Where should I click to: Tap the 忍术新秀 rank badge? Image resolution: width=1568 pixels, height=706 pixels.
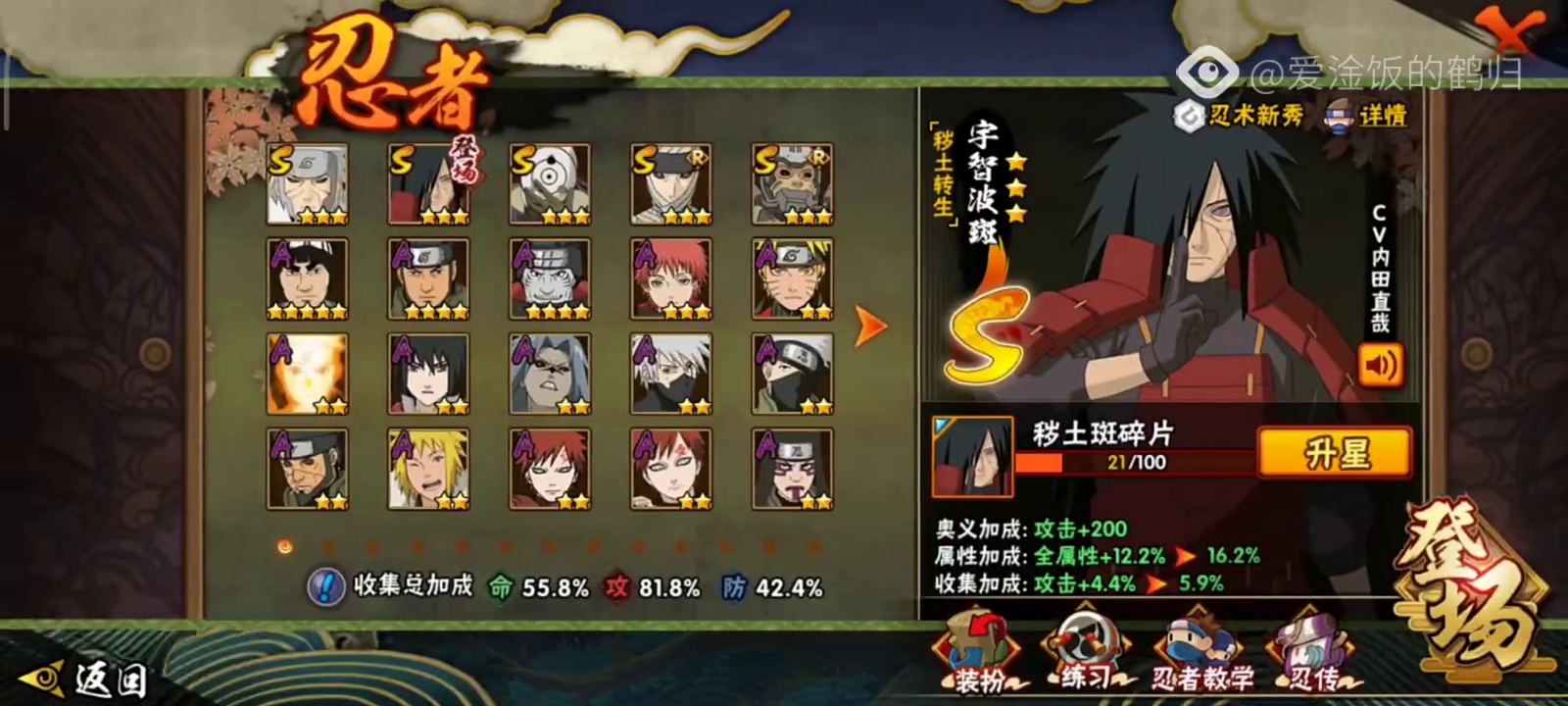(x=1242, y=116)
